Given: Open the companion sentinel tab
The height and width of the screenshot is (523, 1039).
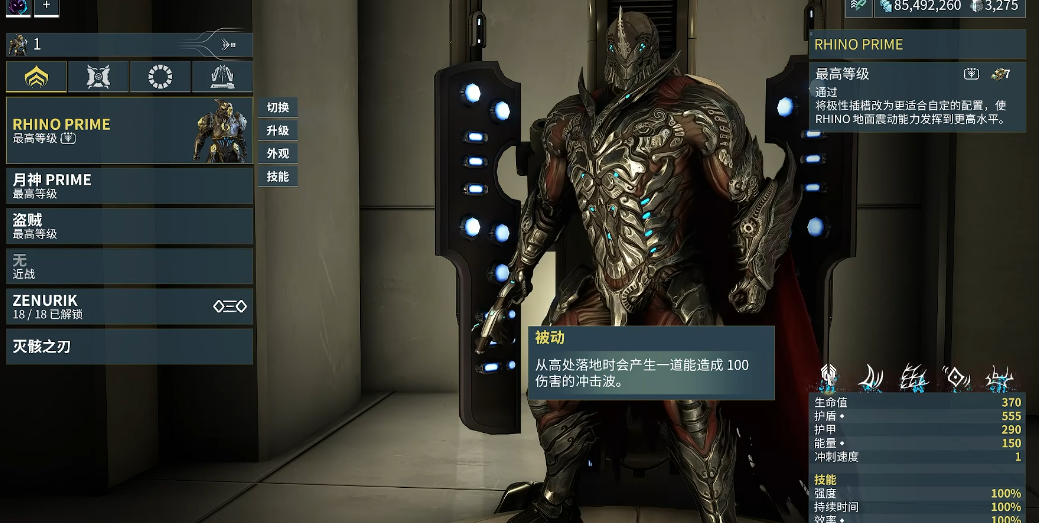Looking at the screenshot, I should [x=98, y=77].
